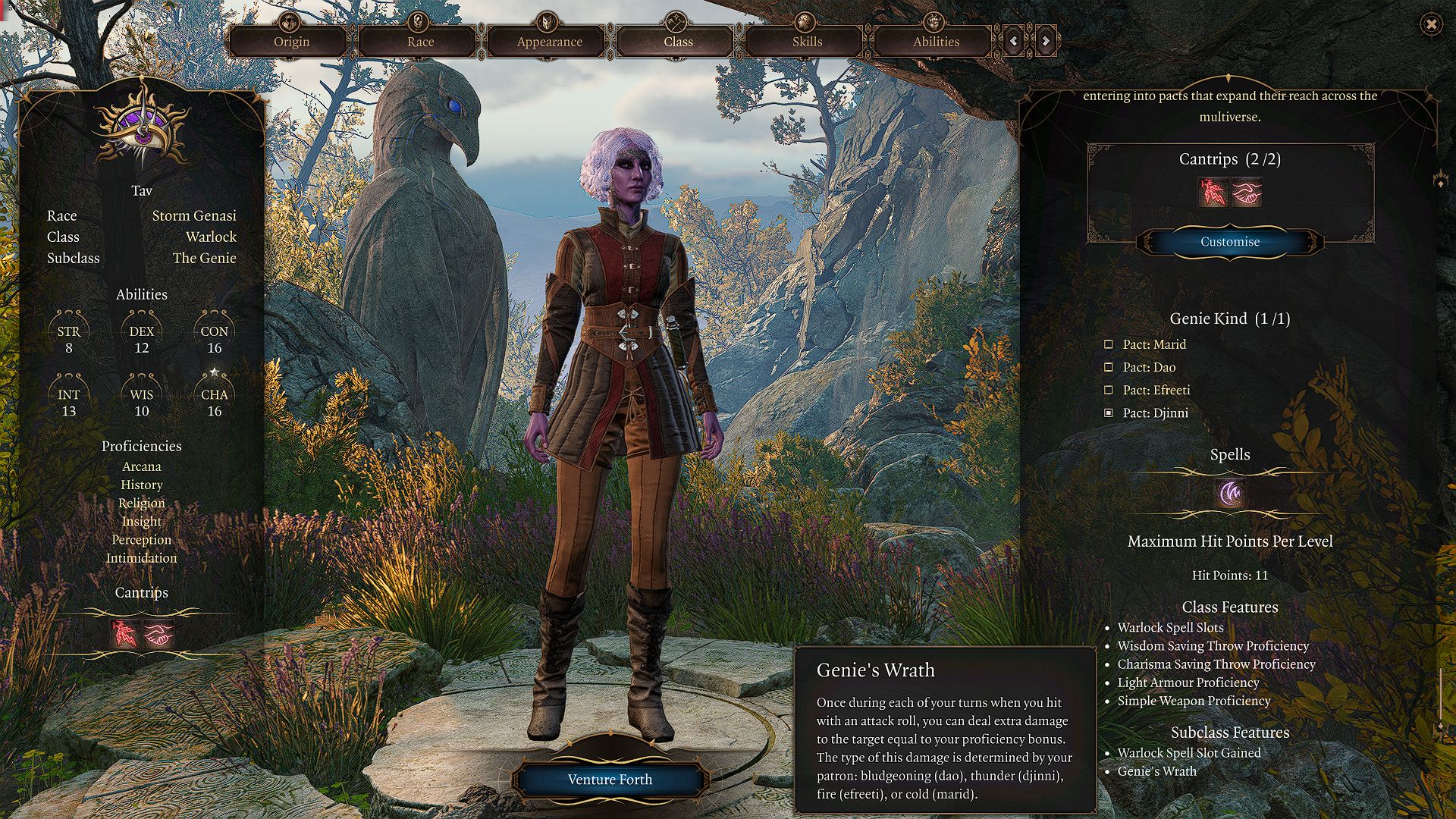
Task: Select the Friends handshake cantrip icon
Action: coord(1248,194)
